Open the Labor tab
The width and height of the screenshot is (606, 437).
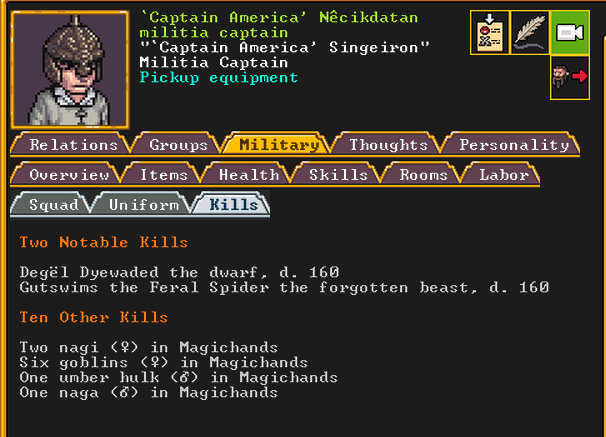coord(503,175)
